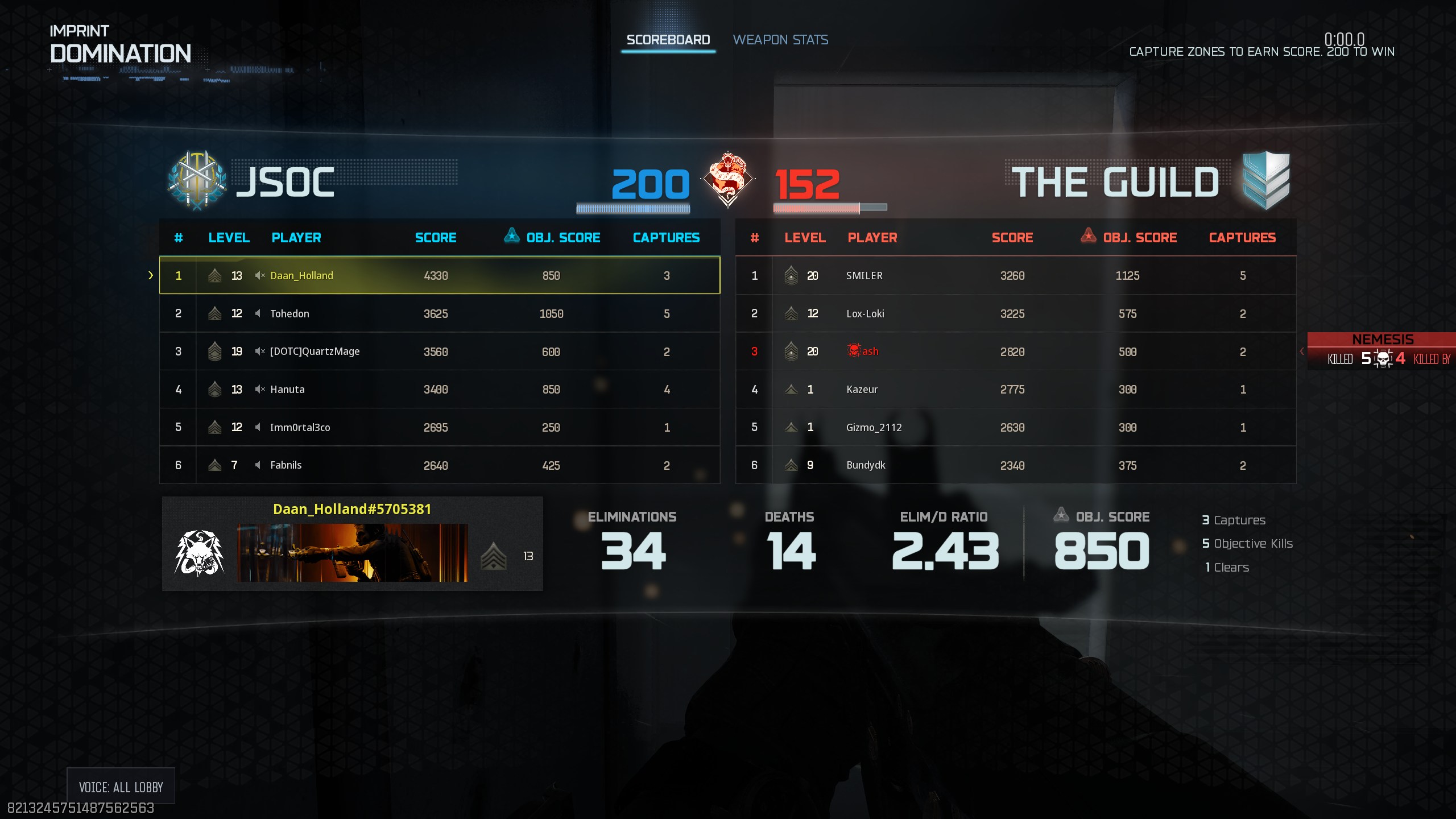1456x819 pixels.
Task: Pick the Imm0rtal3co player row
Action: [439, 427]
